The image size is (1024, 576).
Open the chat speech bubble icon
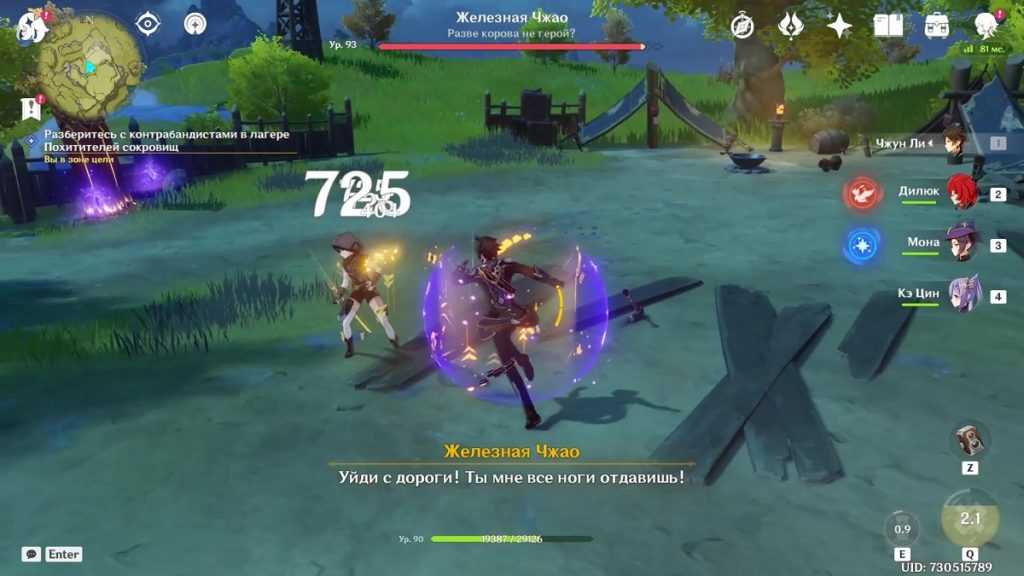point(31,554)
